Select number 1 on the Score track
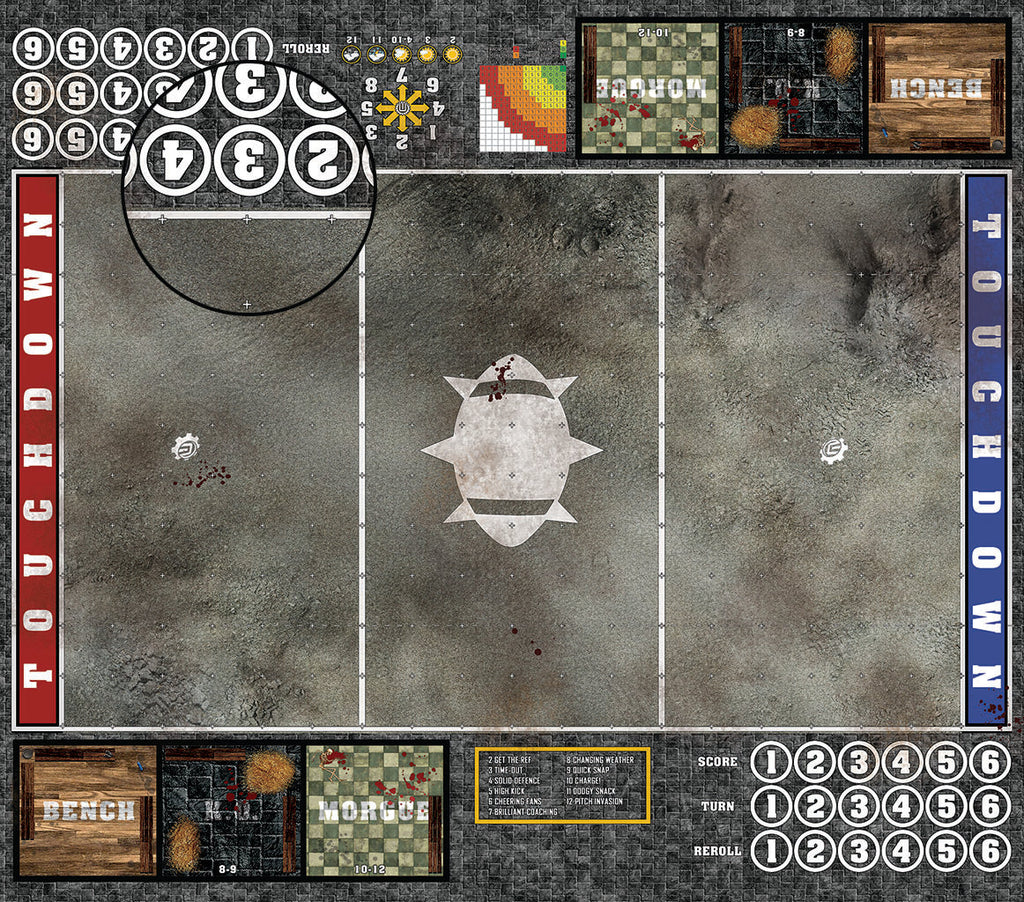This screenshot has height=902, width=1024. point(771,763)
